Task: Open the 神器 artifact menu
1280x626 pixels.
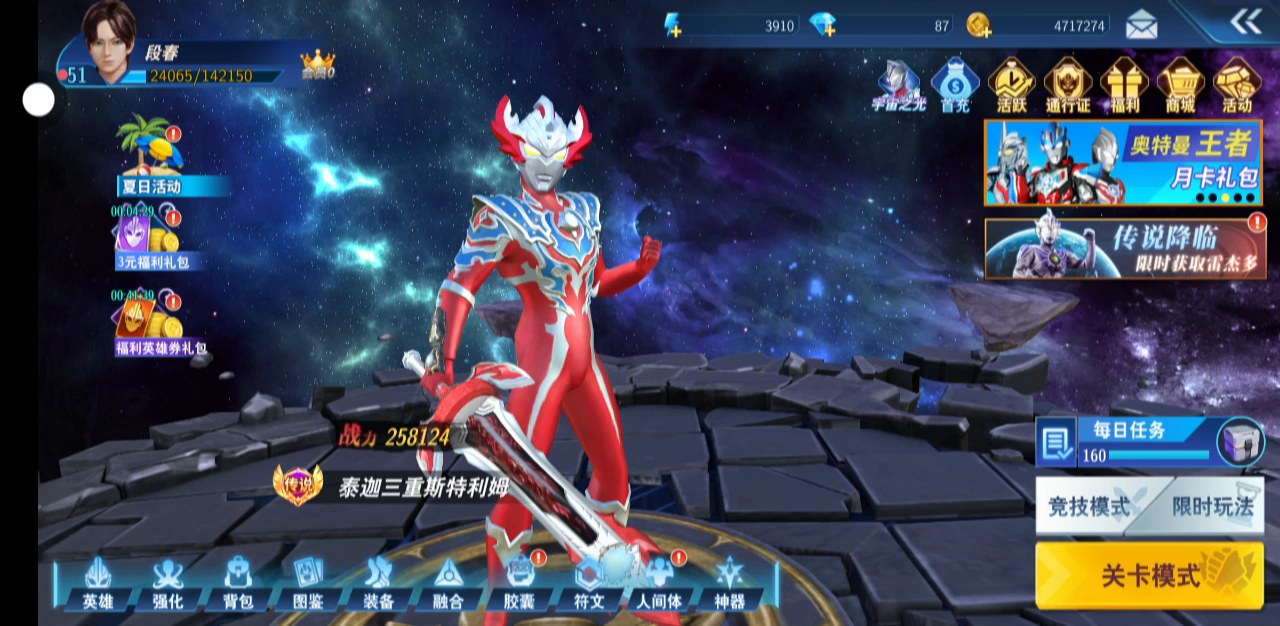Action: coord(729,582)
